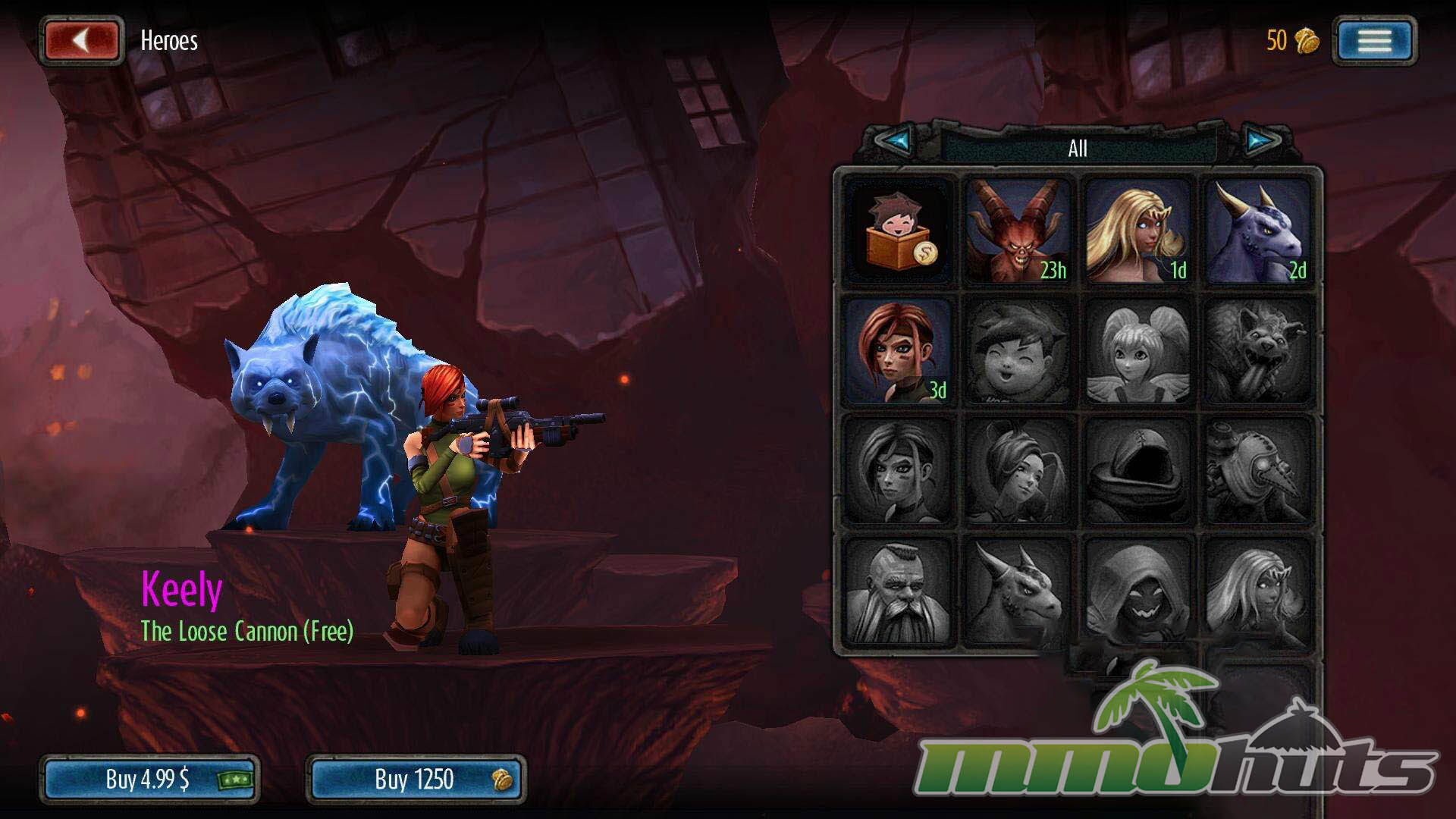1456x819 pixels.
Task: Go back with the red arrow button
Action: 82,40
